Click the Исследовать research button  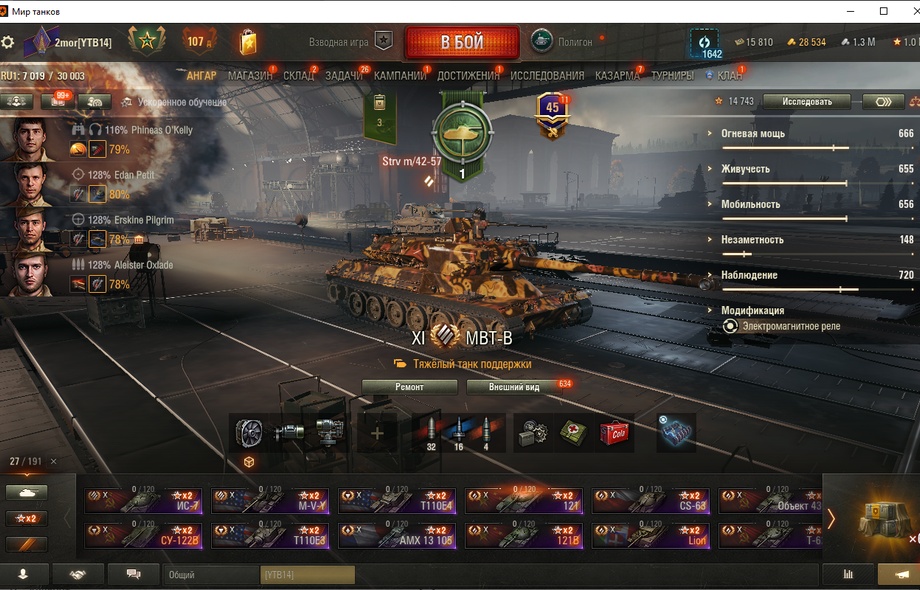click(806, 101)
